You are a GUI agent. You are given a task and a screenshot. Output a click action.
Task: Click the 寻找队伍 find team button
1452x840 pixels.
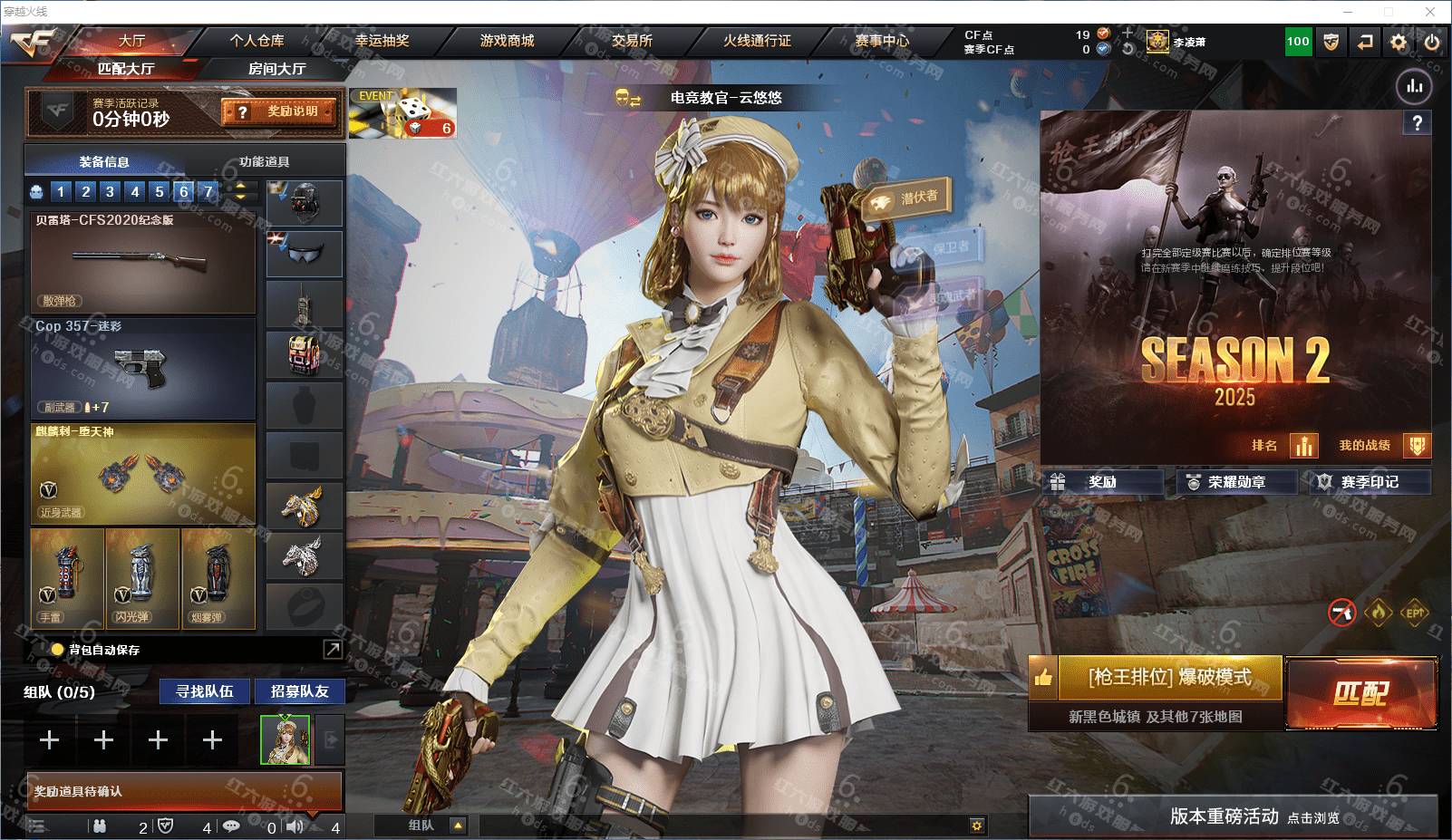tap(205, 691)
